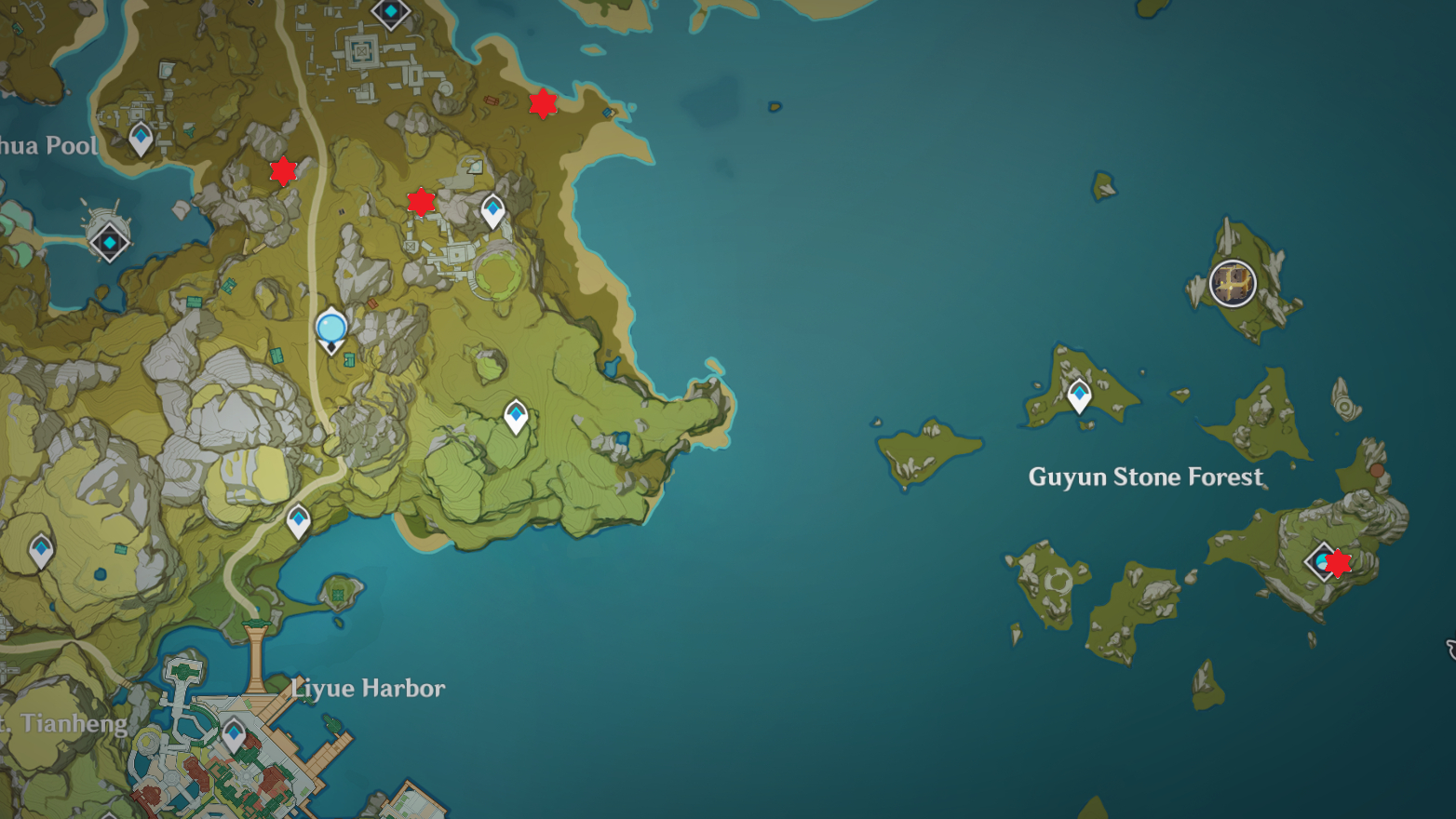Viewport: 1456px width, 819px height.
Task: Click the red star marker near the coastal ruins
Action: [543, 103]
